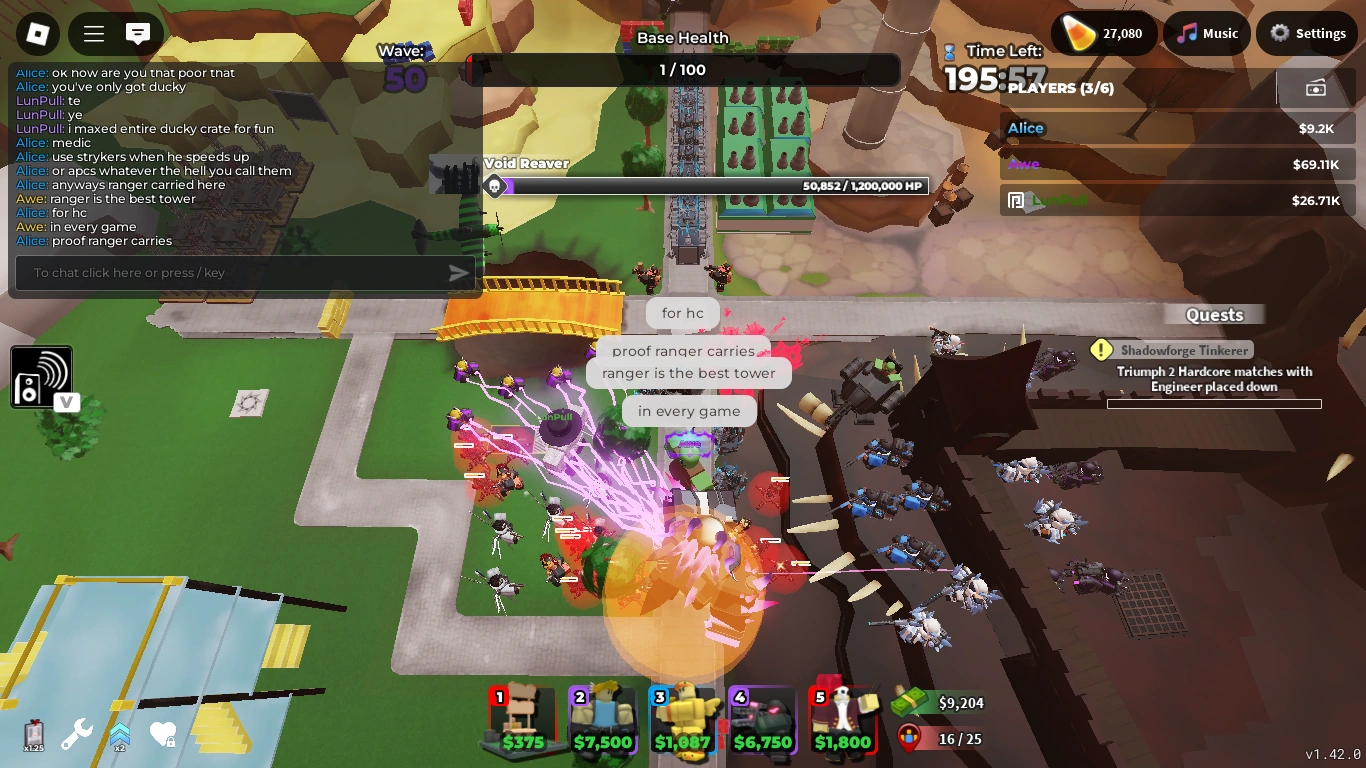The width and height of the screenshot is (1366, 768).
Task: Open the chat bubble icon at top left
Action: click(x=140, y=33)
